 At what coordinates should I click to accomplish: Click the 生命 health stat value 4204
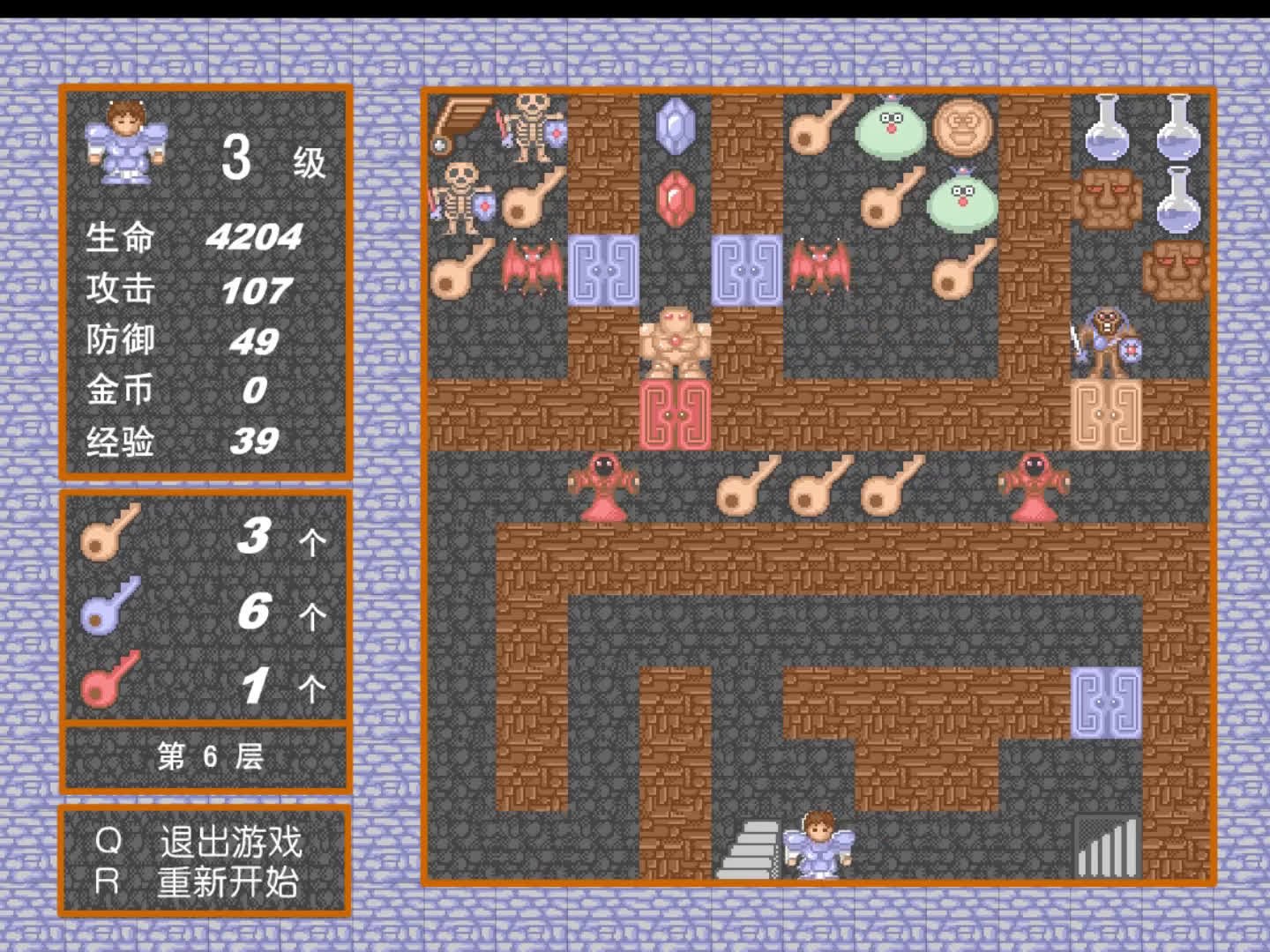256,236
